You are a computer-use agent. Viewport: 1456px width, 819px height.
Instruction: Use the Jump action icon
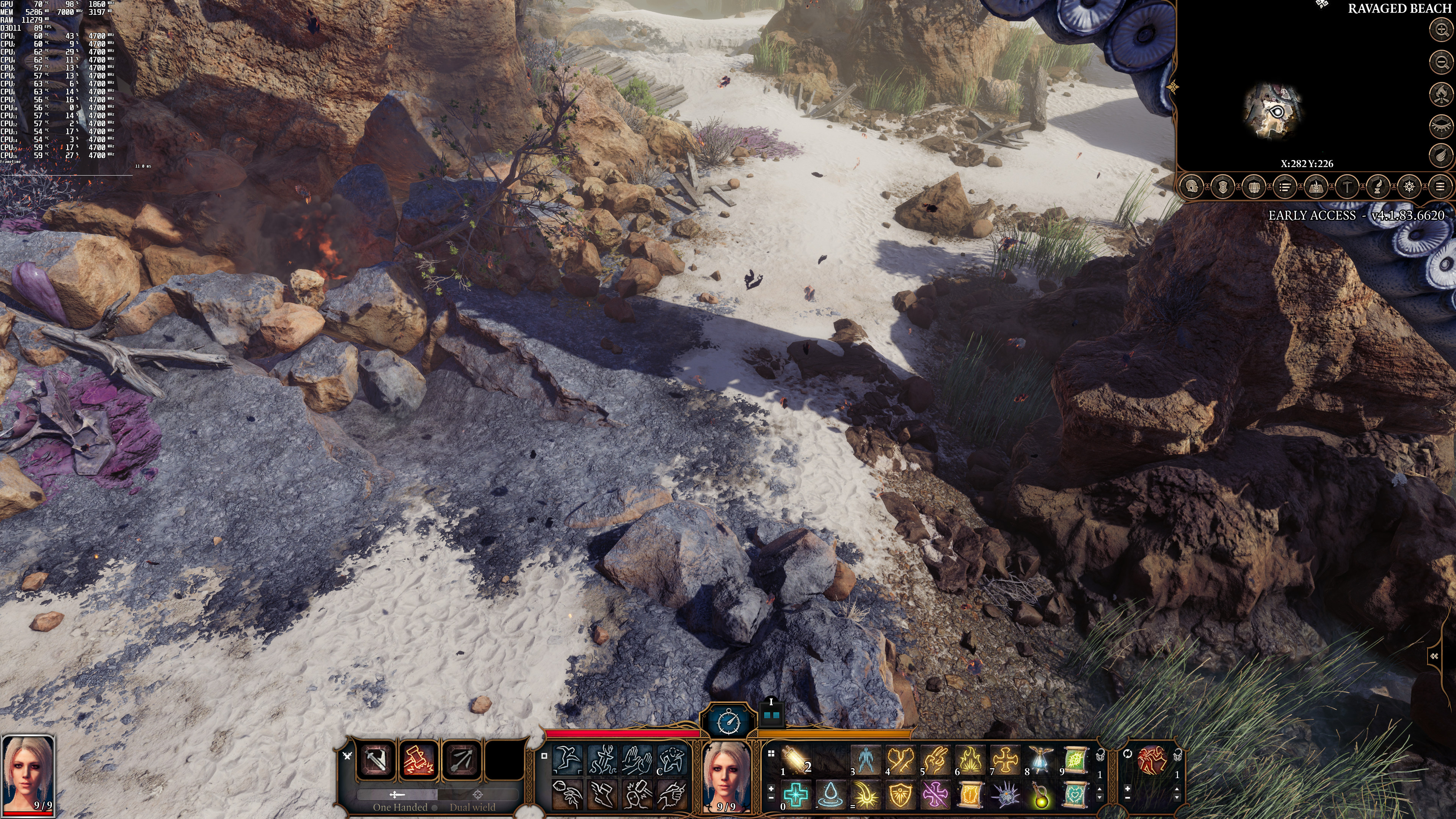(x=567, y=759)
